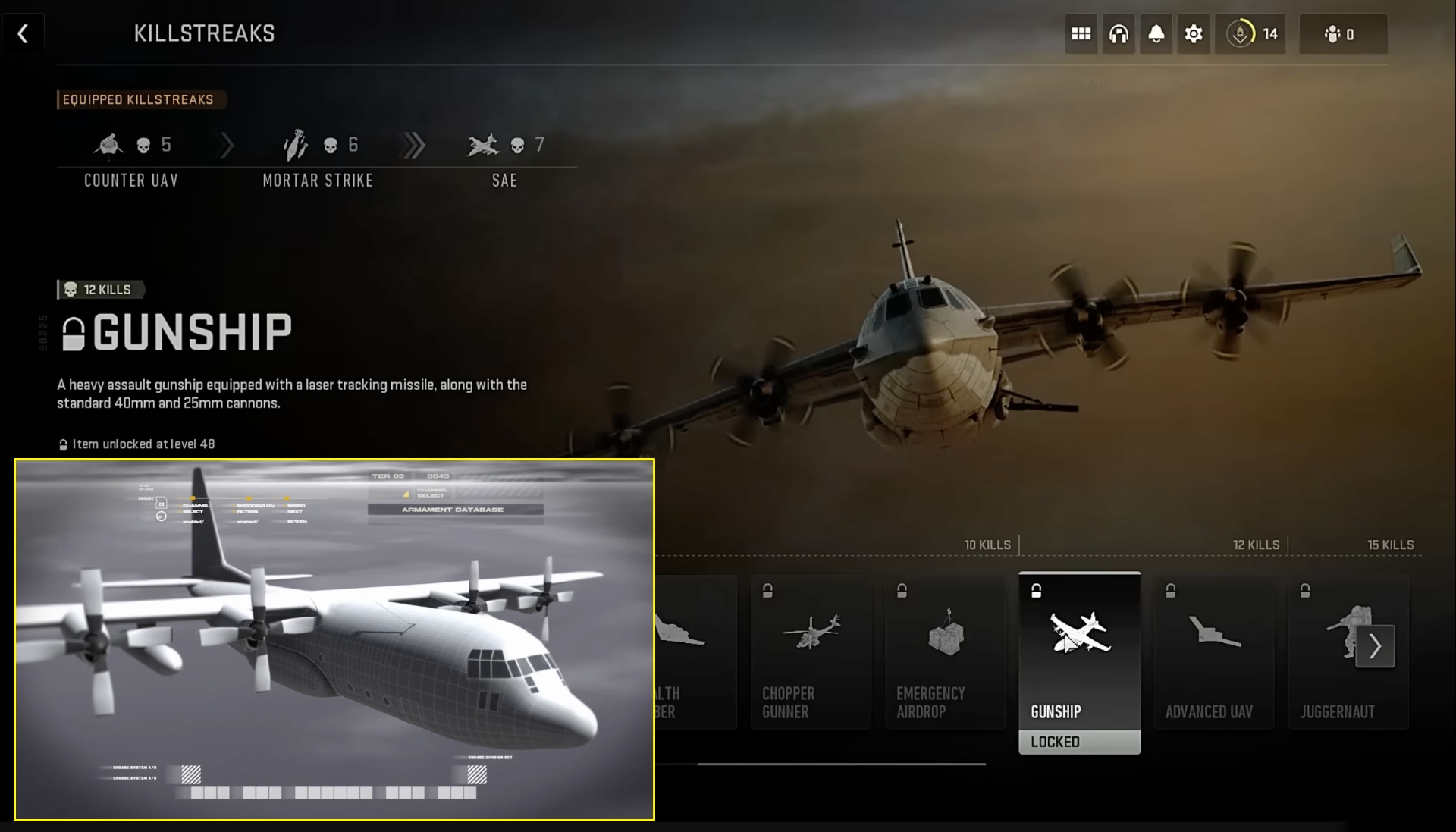Click the back arrow to exit Killstreaks
1456x832 pixels.
(23, 33)
